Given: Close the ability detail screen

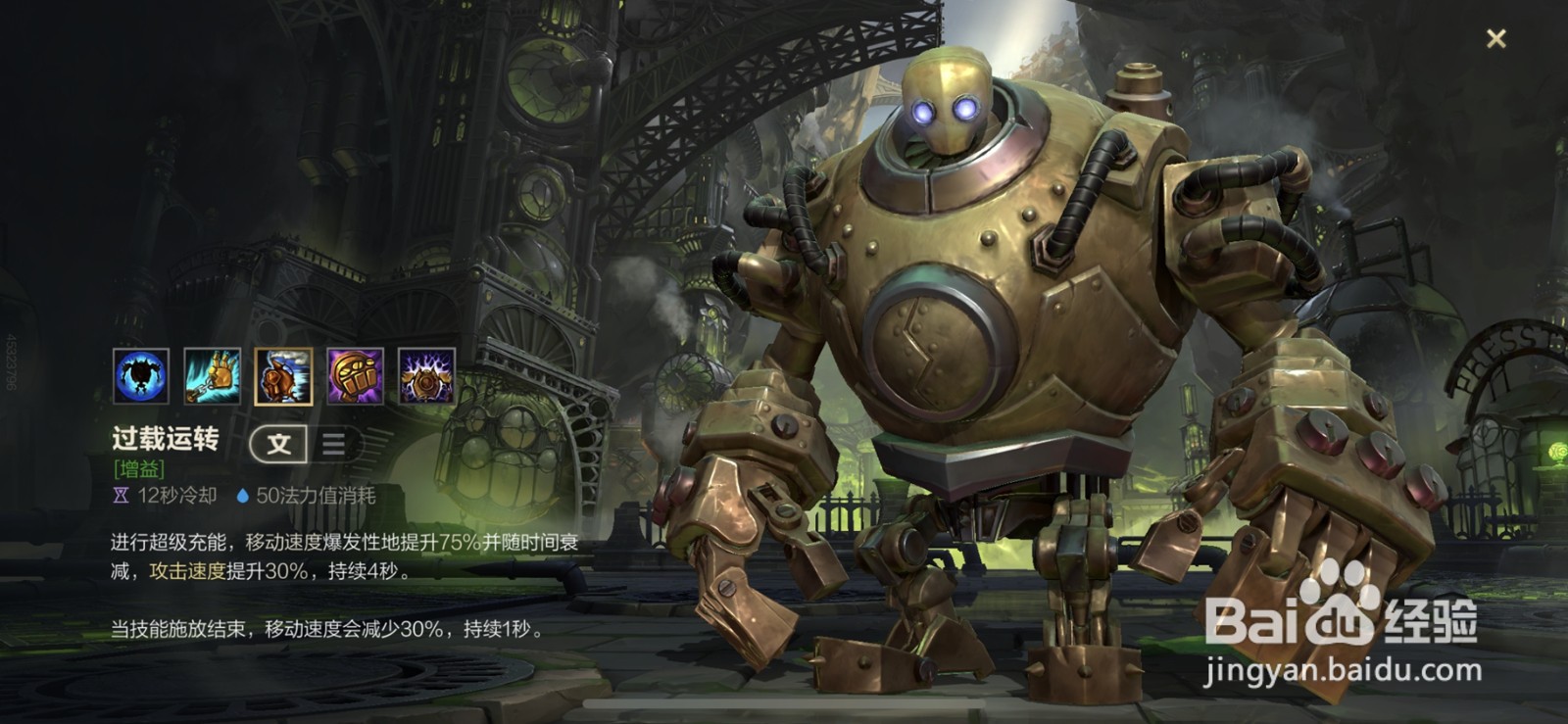Looking at the screenshot, I should click(x=1495, y=39).
